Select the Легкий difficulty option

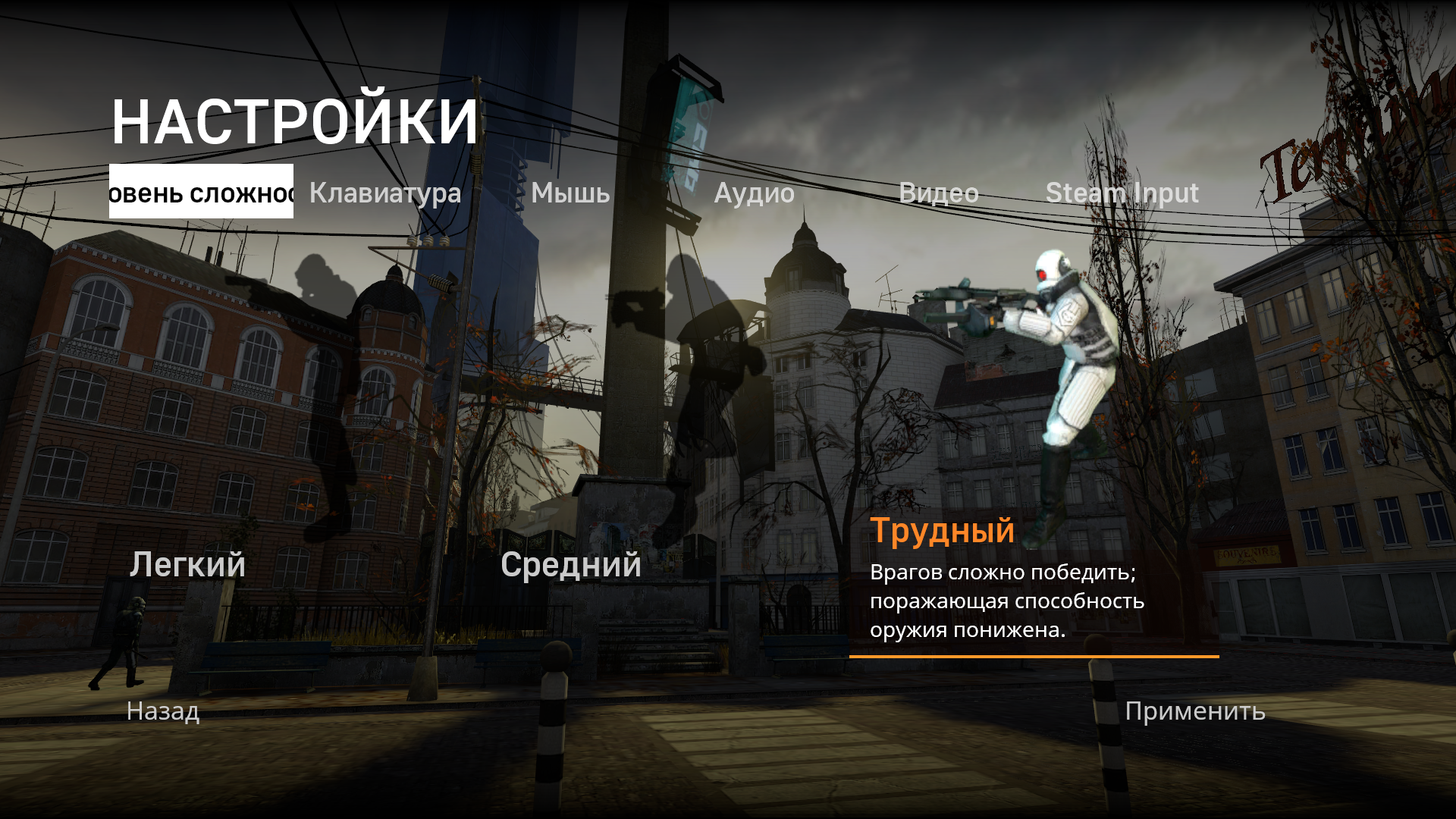pyautogui.click(x=187, y=564)
